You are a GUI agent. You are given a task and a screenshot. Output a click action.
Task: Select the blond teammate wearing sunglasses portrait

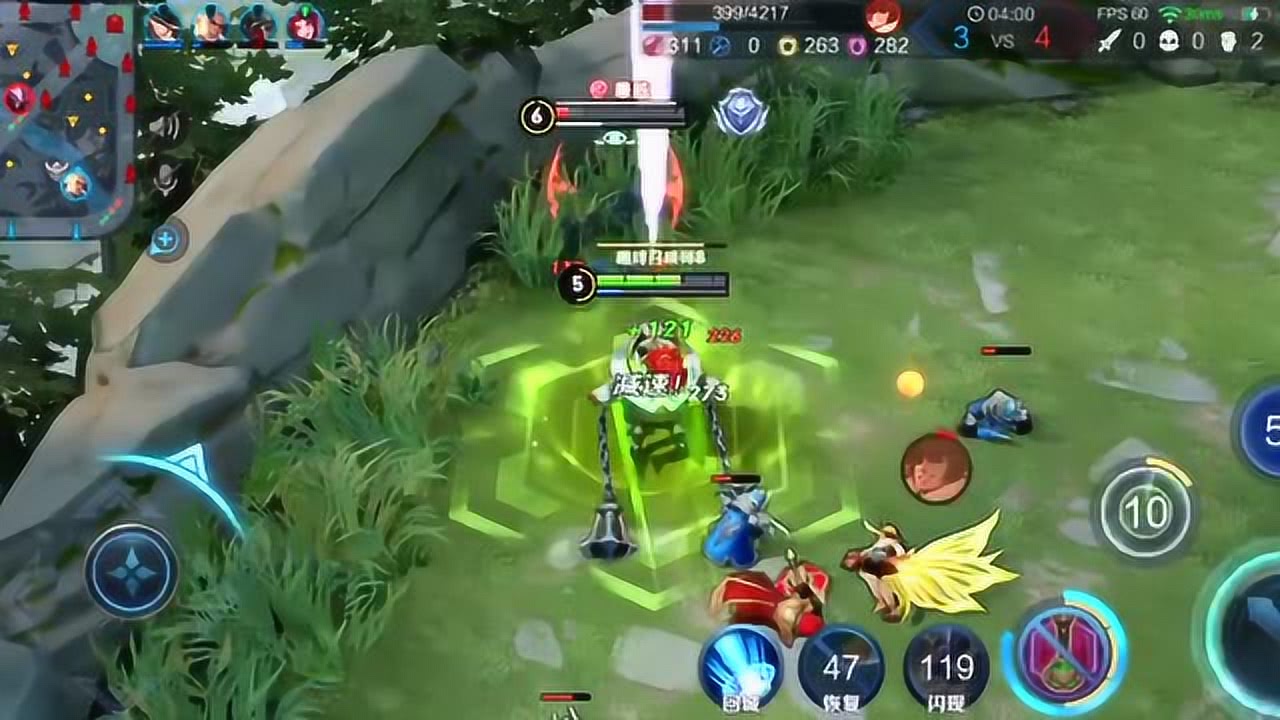pos(211,25)
